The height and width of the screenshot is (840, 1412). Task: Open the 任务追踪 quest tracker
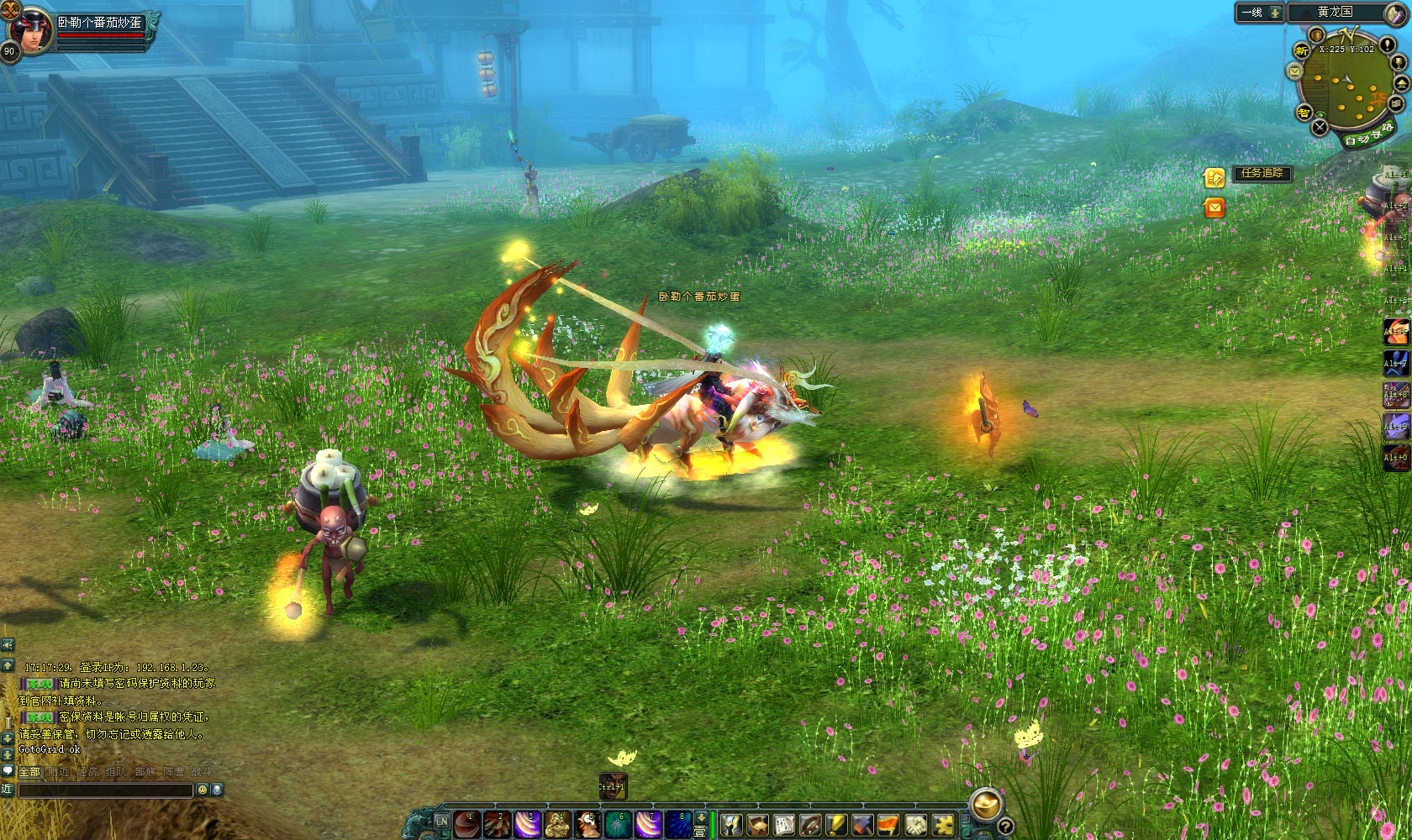[x=1262, y=173]
